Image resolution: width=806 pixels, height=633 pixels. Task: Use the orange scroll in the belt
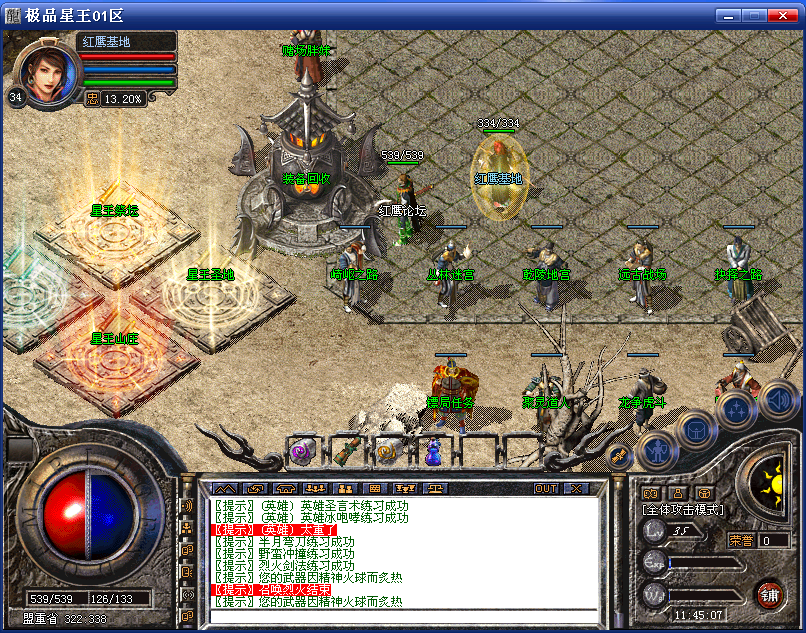click(x=386, y=452)
